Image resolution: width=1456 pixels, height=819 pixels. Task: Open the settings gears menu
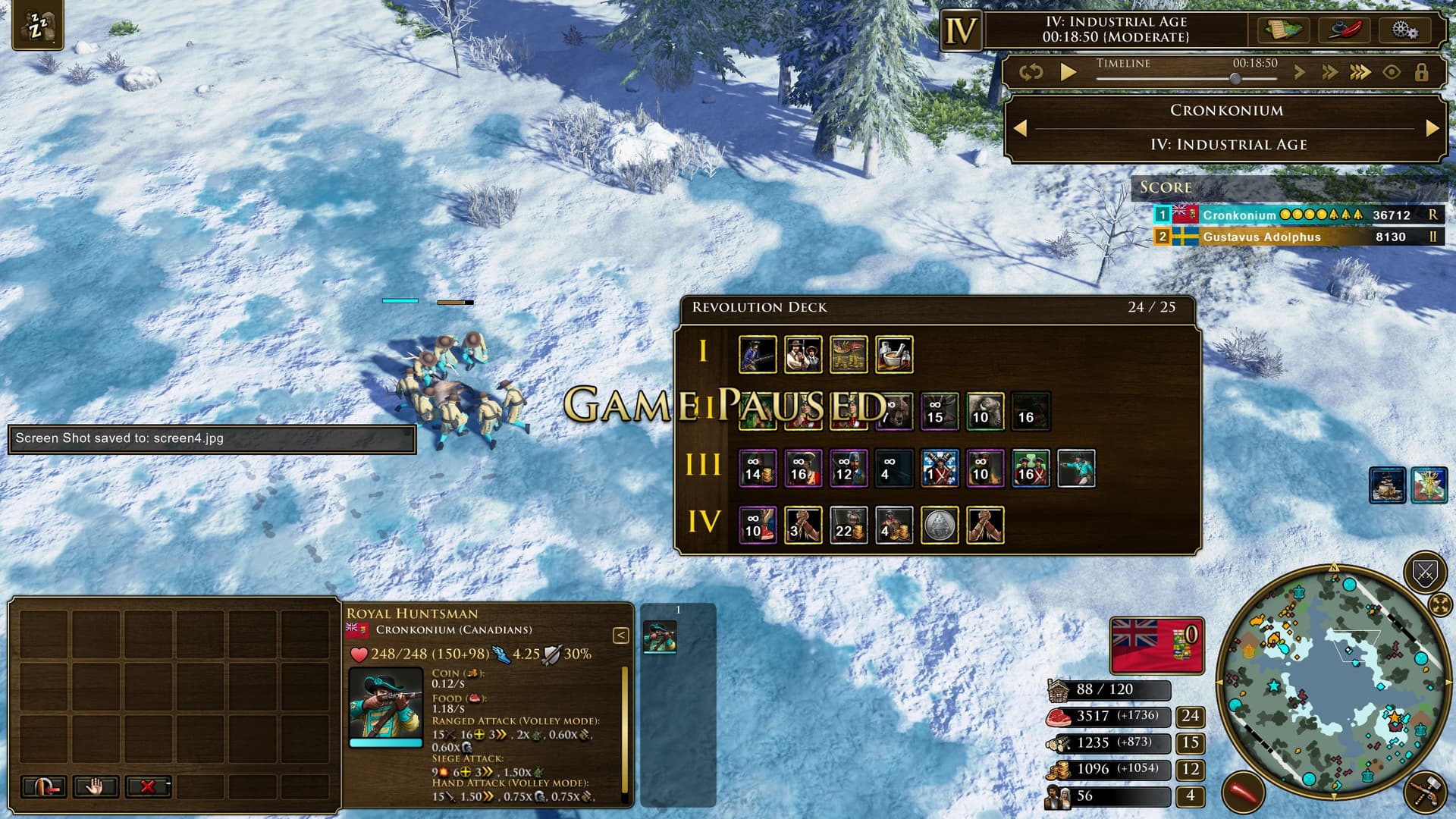tap(1404, 30)
